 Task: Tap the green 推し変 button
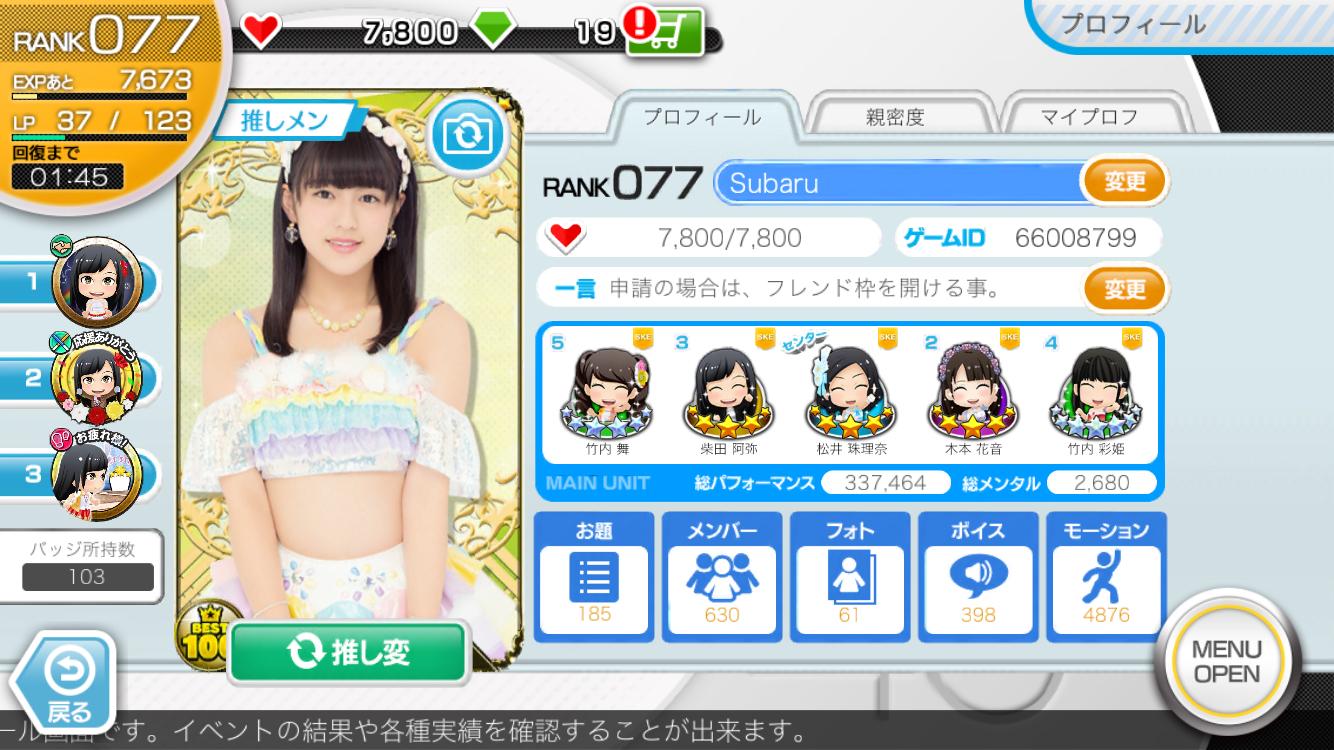click(x=349, y=652)
